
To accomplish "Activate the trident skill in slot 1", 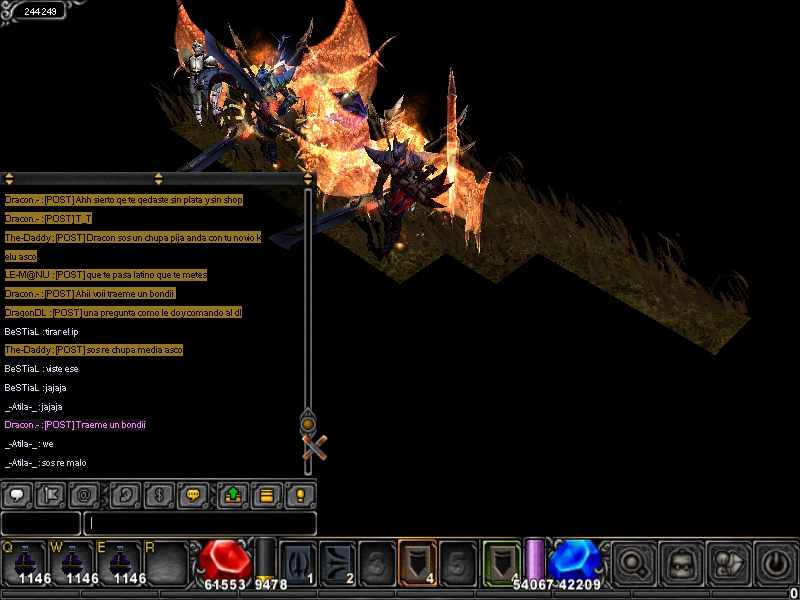I will point(298,562).
